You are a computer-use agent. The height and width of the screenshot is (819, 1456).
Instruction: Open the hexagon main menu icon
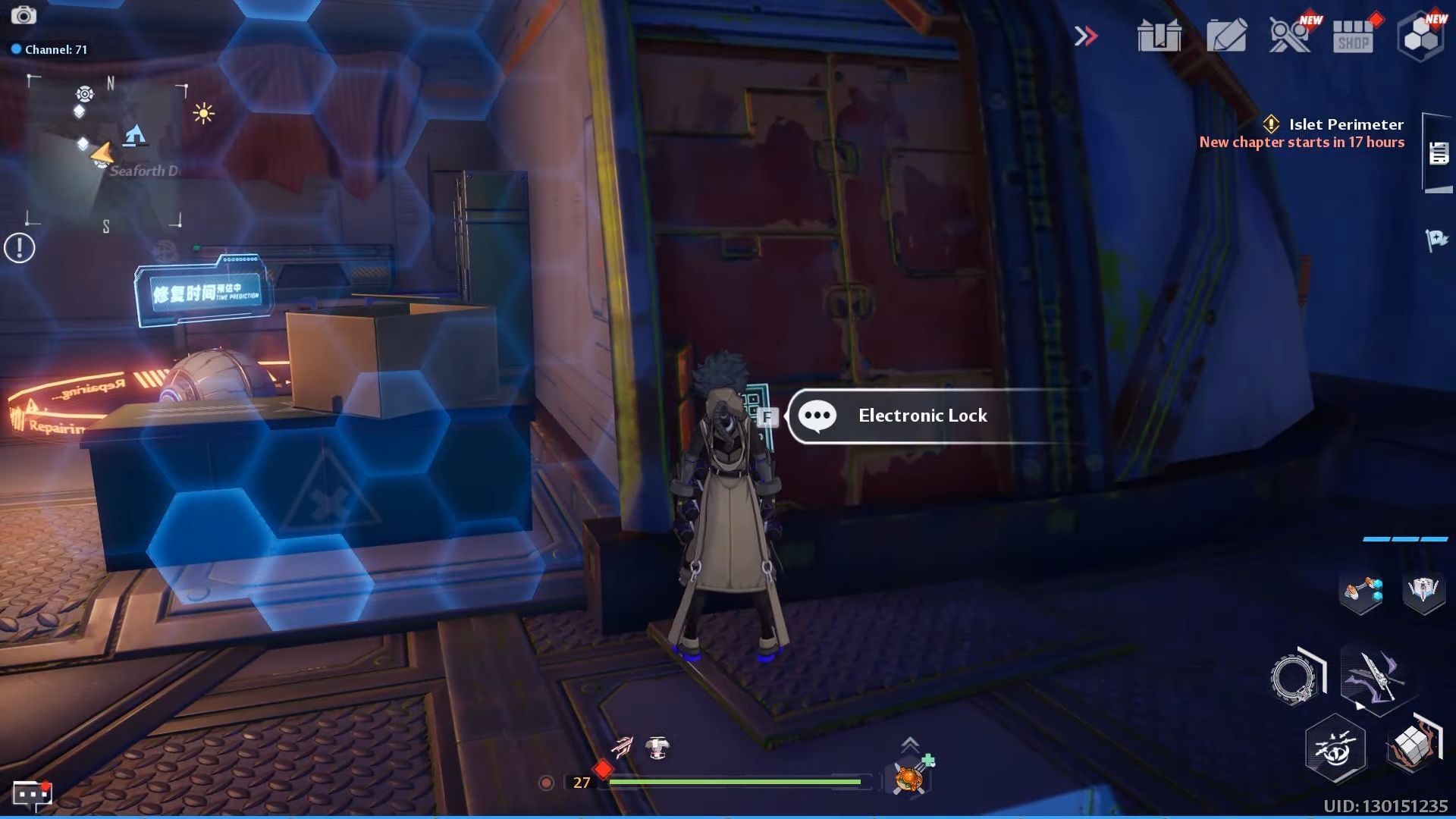[1423, 35]
